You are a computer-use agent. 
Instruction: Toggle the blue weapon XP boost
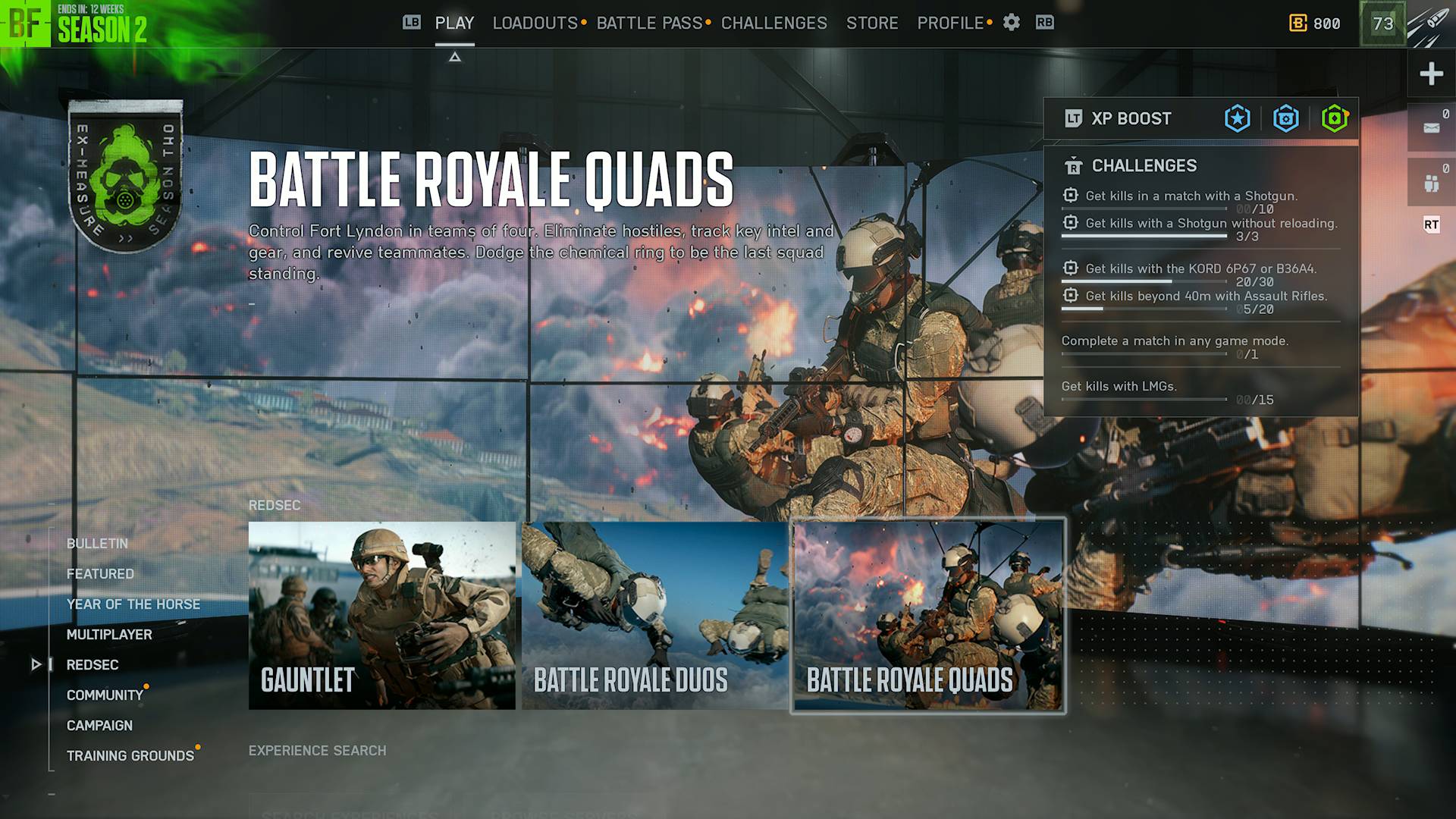(x=1287, y=118)
